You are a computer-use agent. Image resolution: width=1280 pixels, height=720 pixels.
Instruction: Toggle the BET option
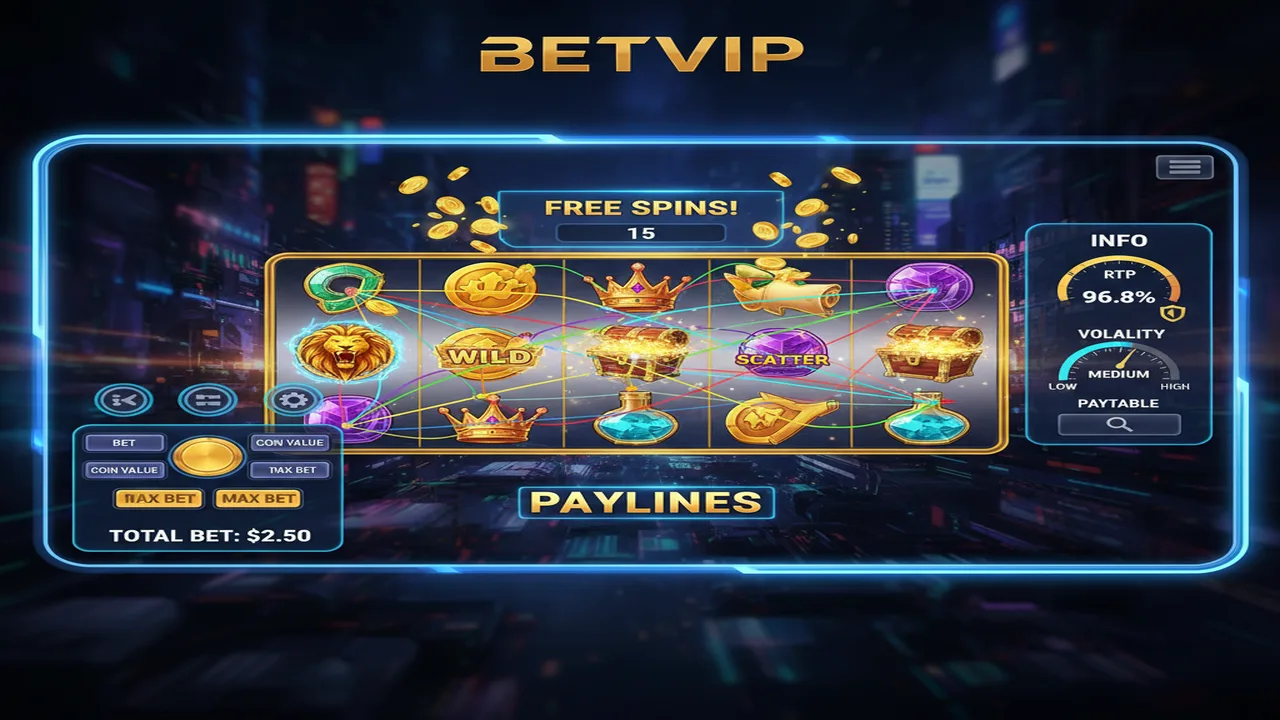tap(125, 443)
